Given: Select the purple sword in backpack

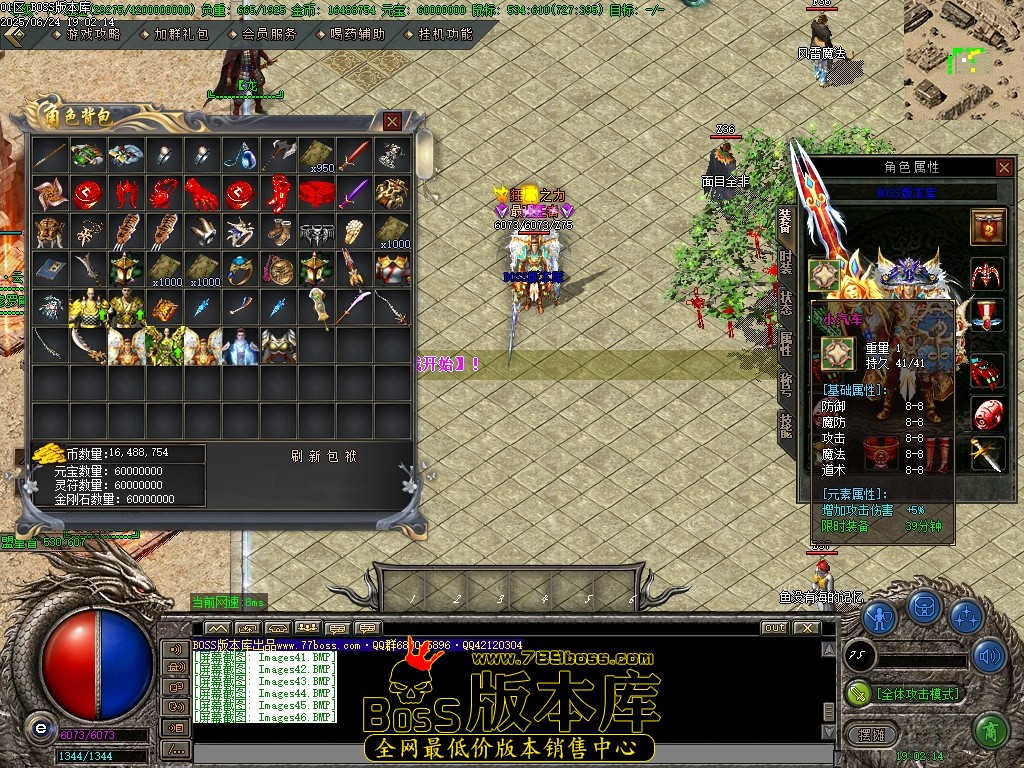Looking at the screenshot, I should (x=353, y=191).
